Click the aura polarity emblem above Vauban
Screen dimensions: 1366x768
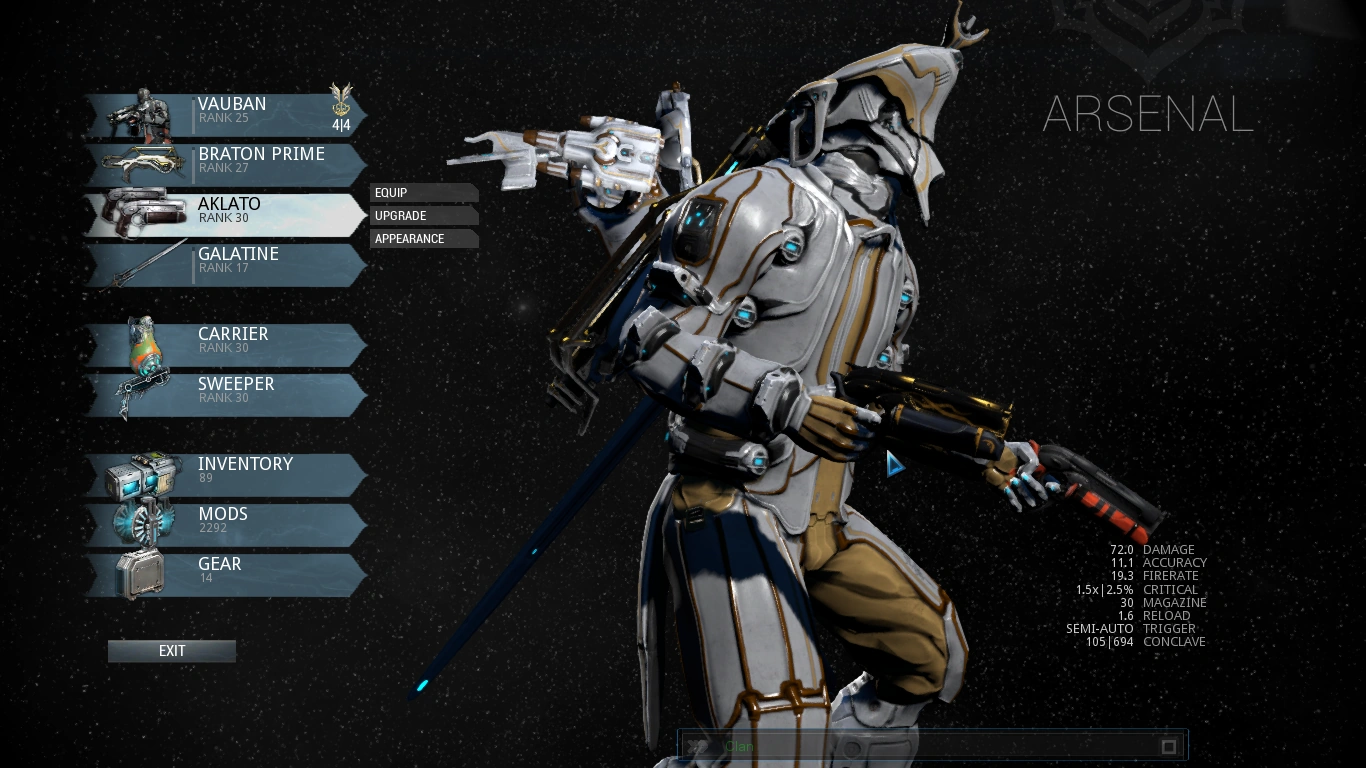340,100
